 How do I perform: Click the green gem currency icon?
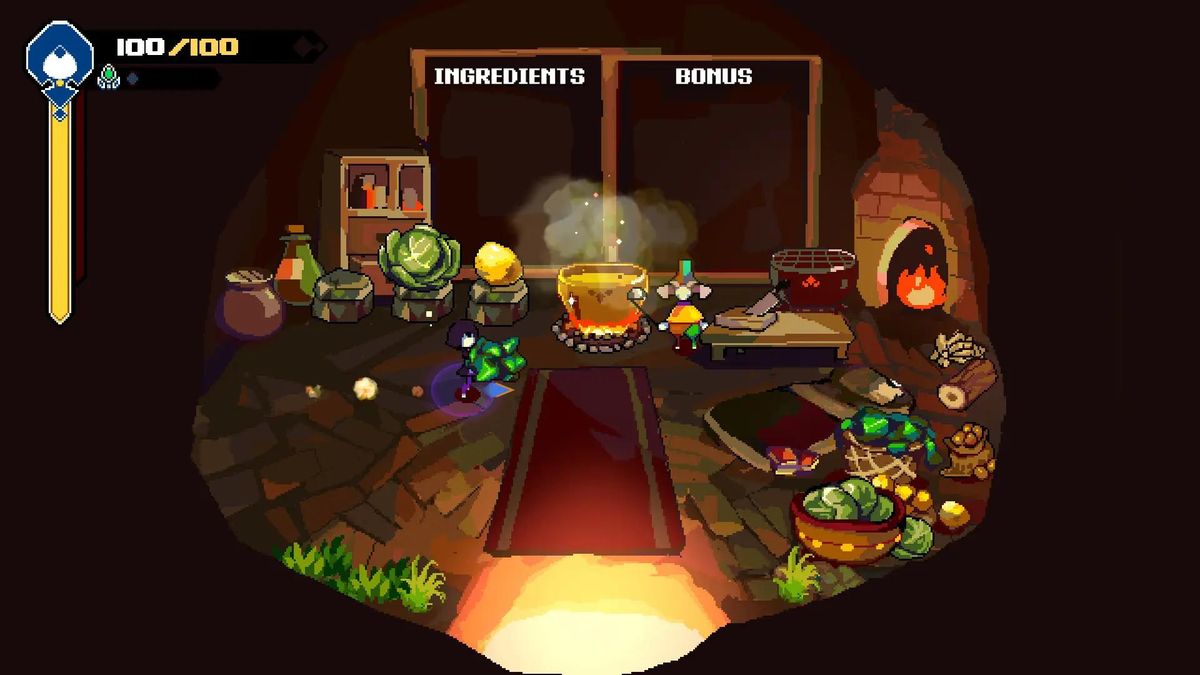point(108,77)
